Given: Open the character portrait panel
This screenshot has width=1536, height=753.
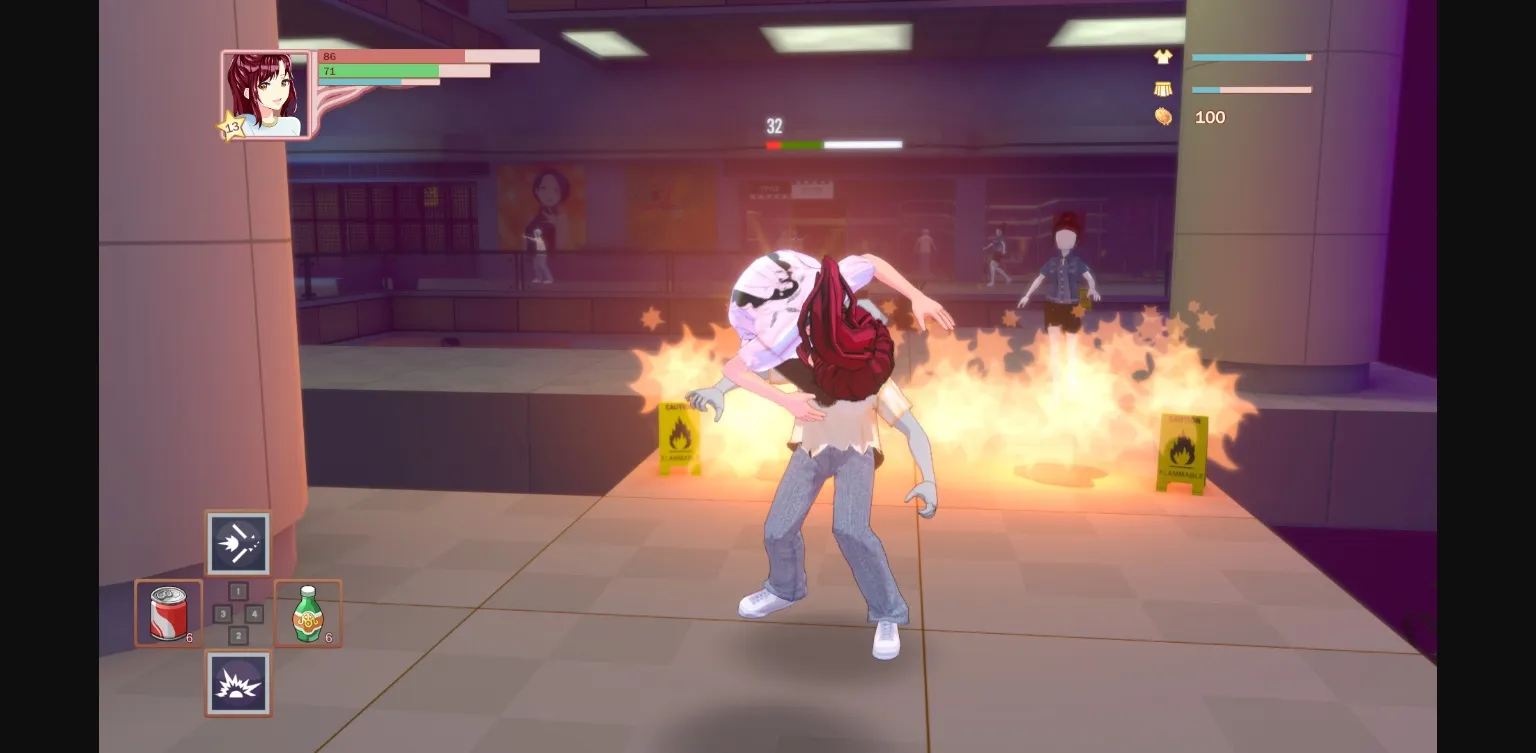Looking at the screenshot, I should pos(263,93).
